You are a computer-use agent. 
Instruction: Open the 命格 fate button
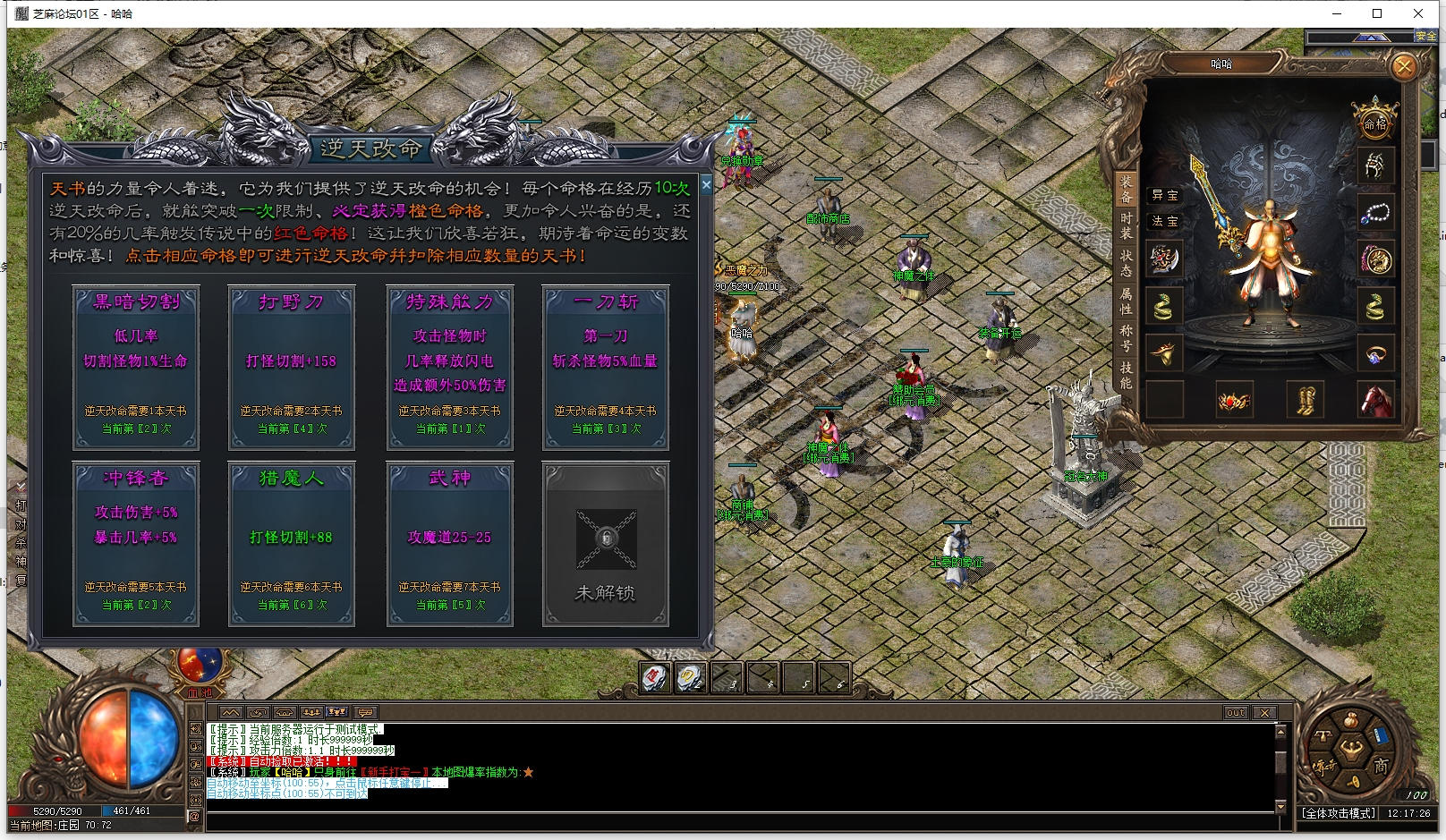click(x=1375, y=122)
